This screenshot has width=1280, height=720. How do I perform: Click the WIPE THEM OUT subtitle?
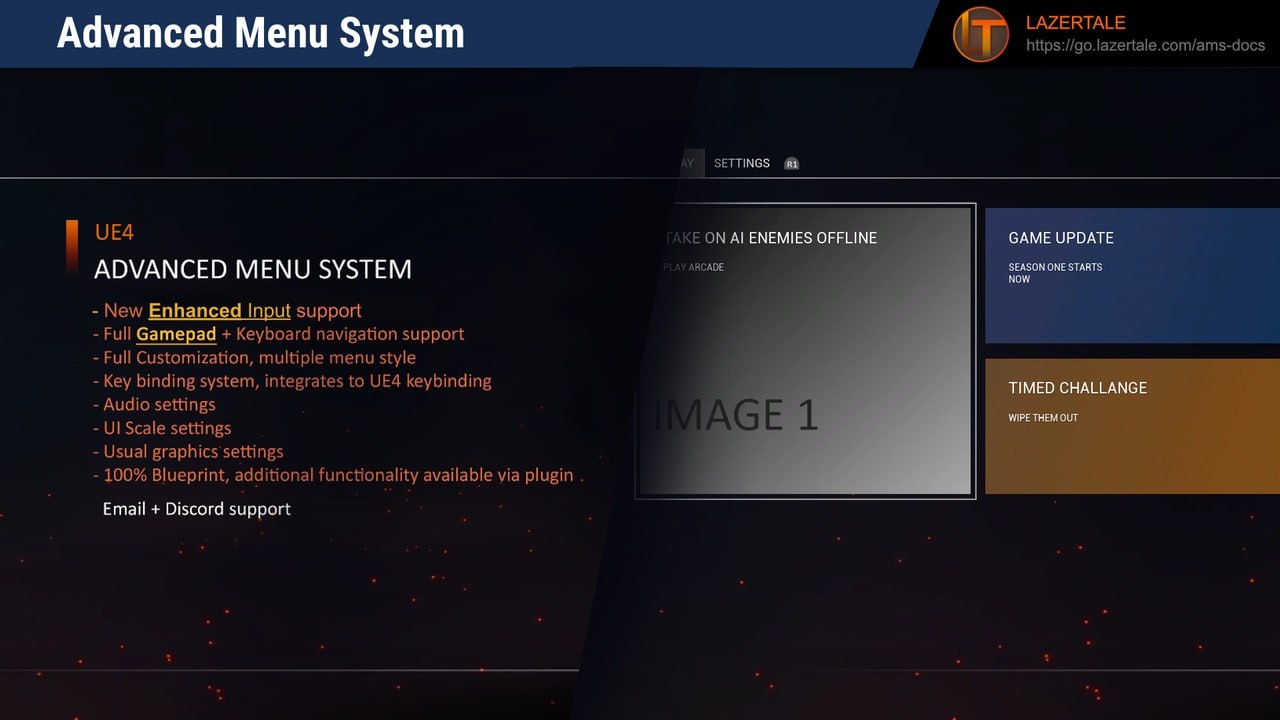coord(1043,418)
